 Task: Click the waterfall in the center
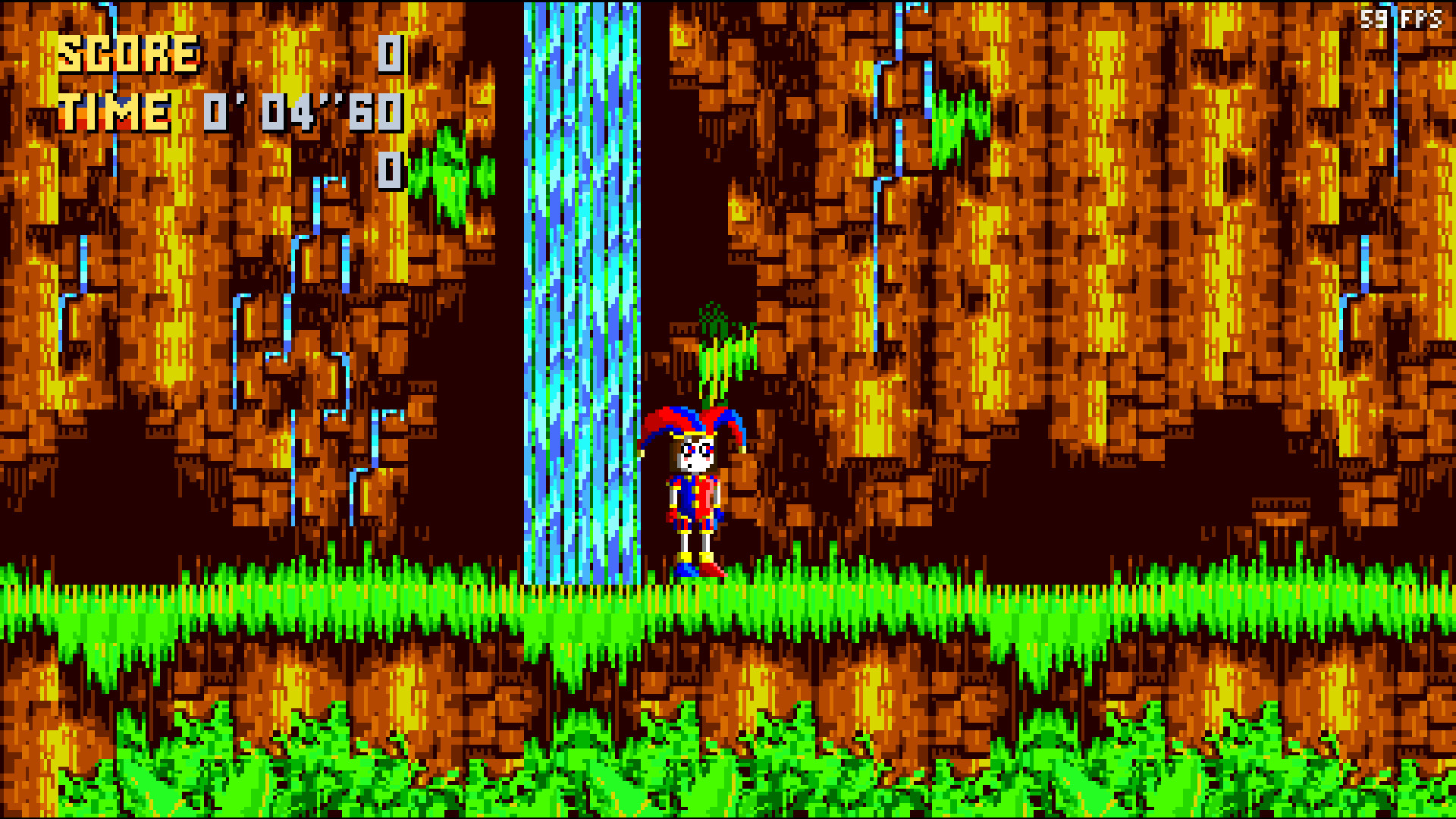[x=580, y=303]
